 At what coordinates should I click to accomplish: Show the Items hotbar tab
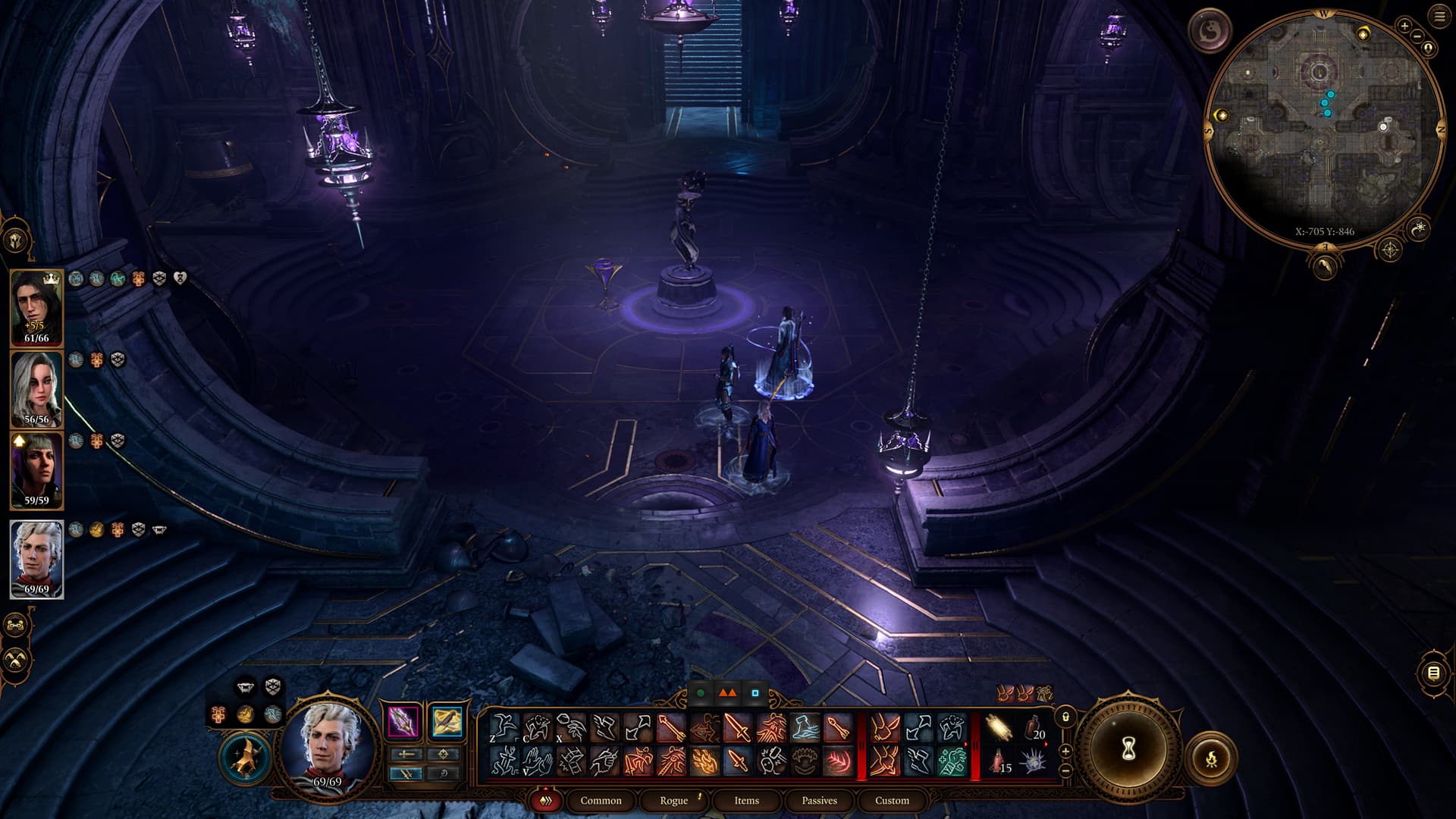click(746, 801)
